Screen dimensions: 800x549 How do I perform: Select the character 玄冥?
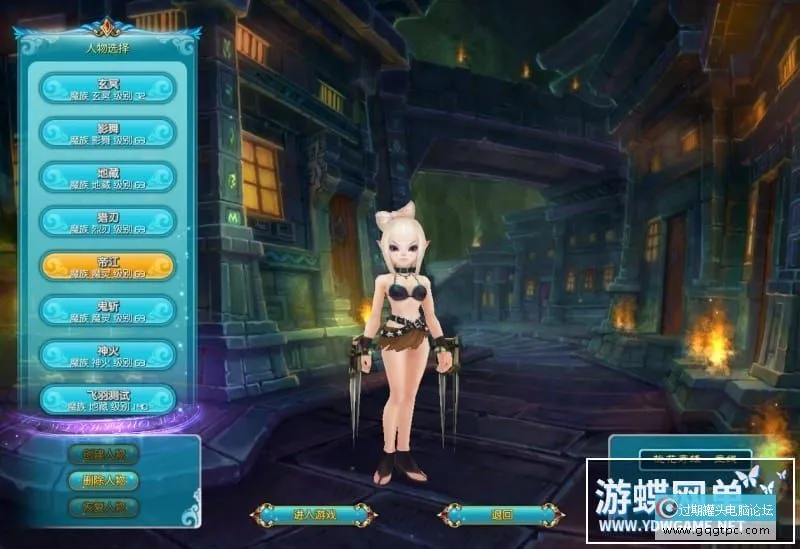(x=107, y=88)
